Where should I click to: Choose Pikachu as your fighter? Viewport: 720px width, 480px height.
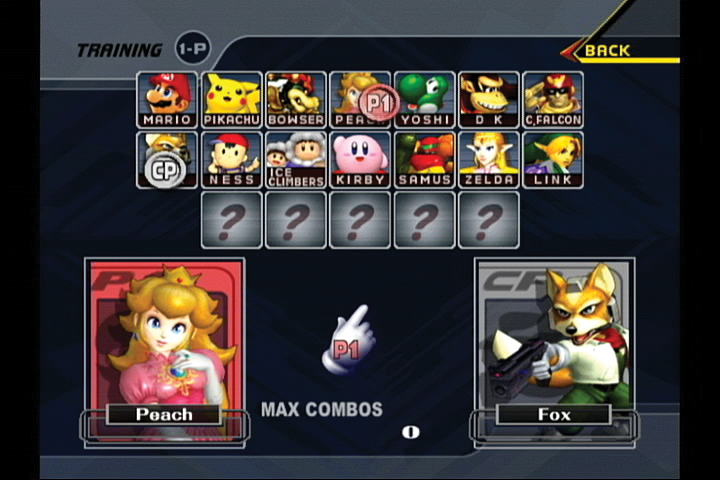pos(231,99)
